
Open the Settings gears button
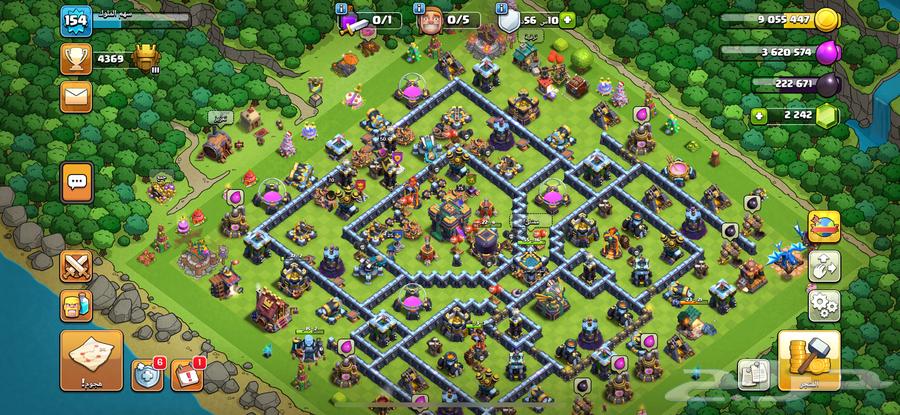[x=824, y=302]
